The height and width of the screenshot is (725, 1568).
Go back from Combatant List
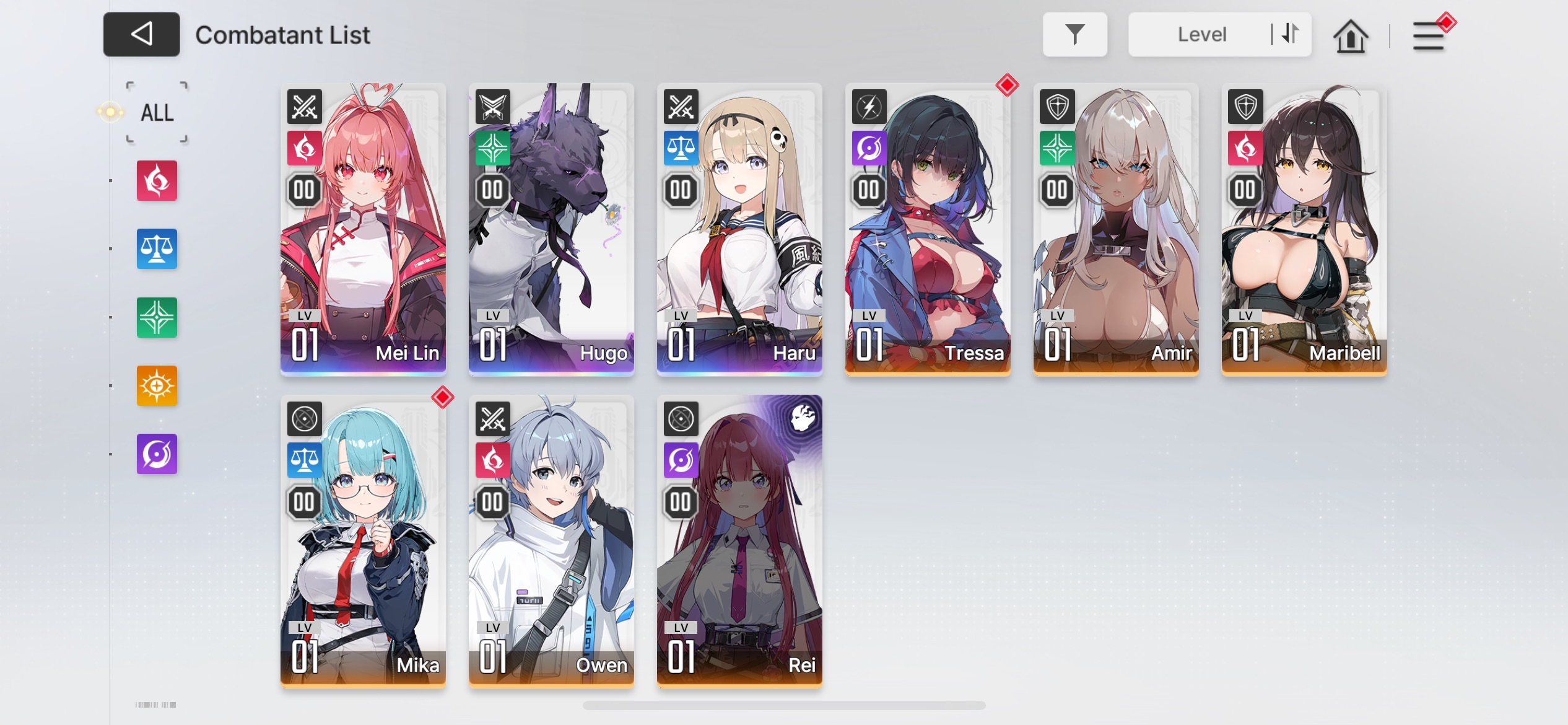[141, 34]
